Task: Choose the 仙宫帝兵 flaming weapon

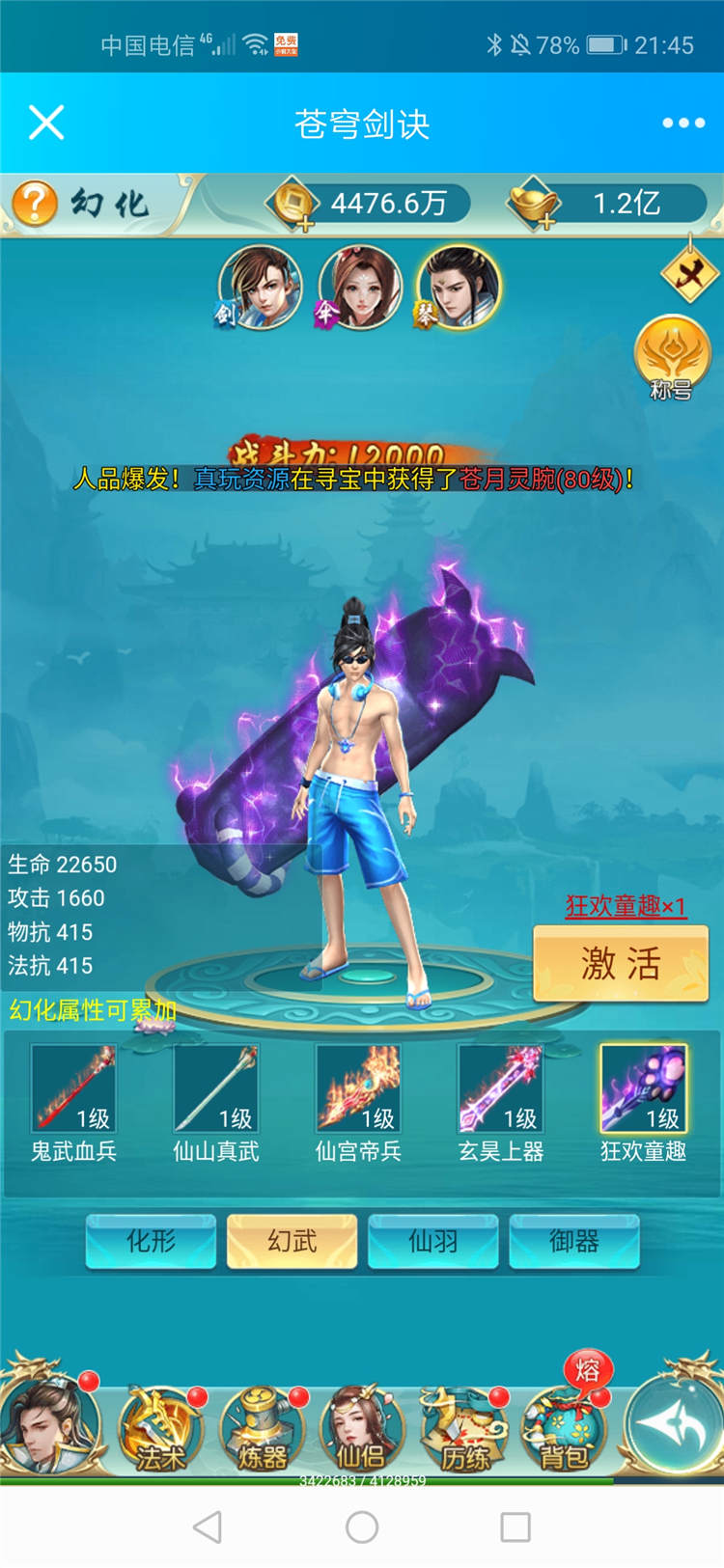Action: 358,1089
